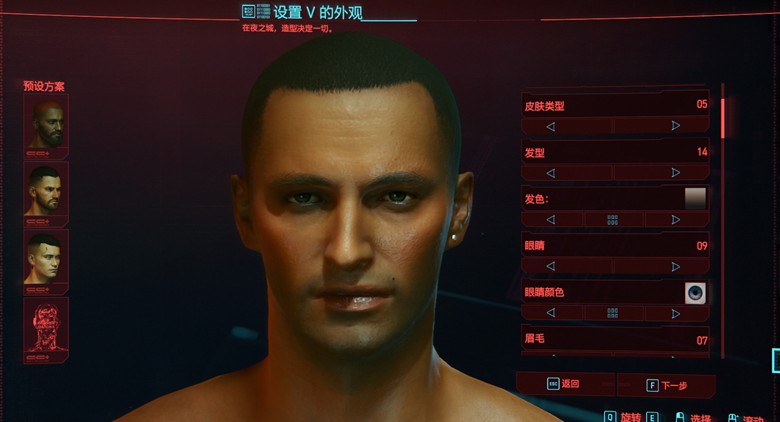
Task: Select the clean-shaven side-profile preset thumbnail
Action: coord(46,258)
